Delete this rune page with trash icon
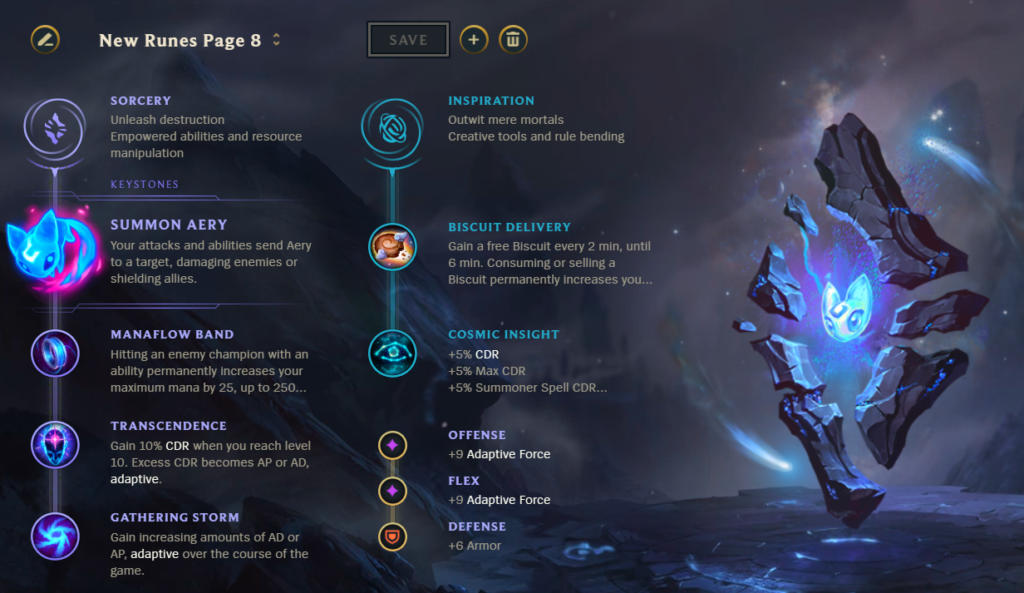This screenshot has height=593, width=1024. (513, 40)
